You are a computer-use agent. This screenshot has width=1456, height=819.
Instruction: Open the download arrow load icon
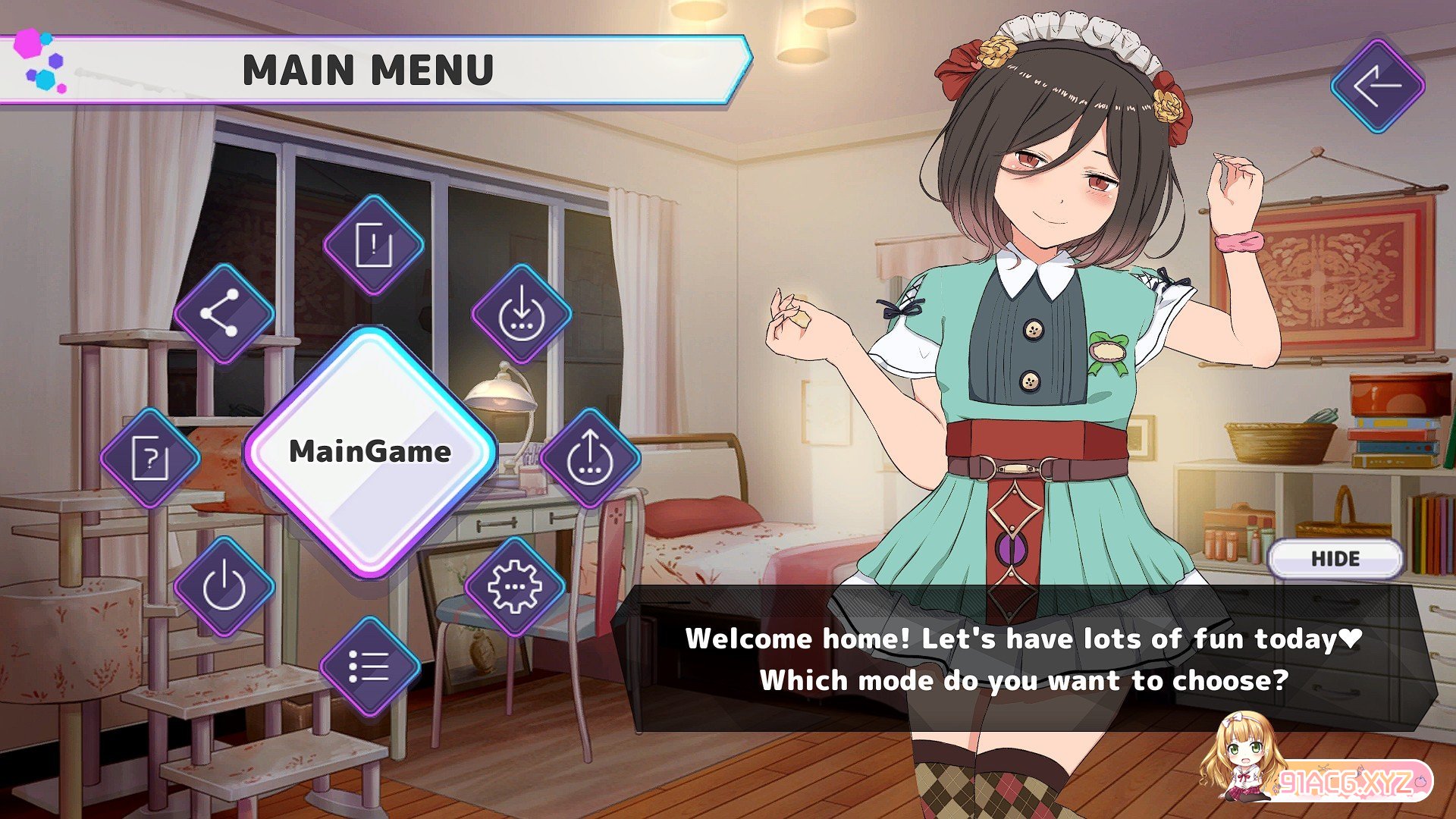coord(522,313)
